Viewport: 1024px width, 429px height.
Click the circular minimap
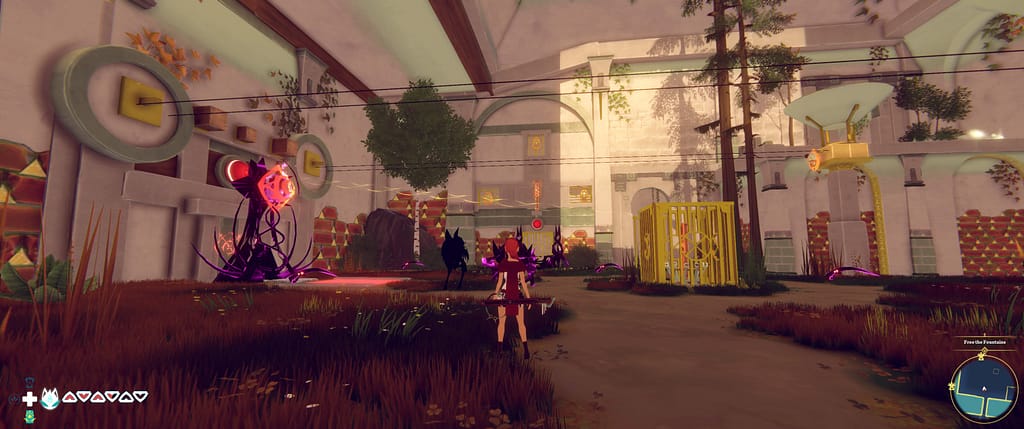coord(983,387)
